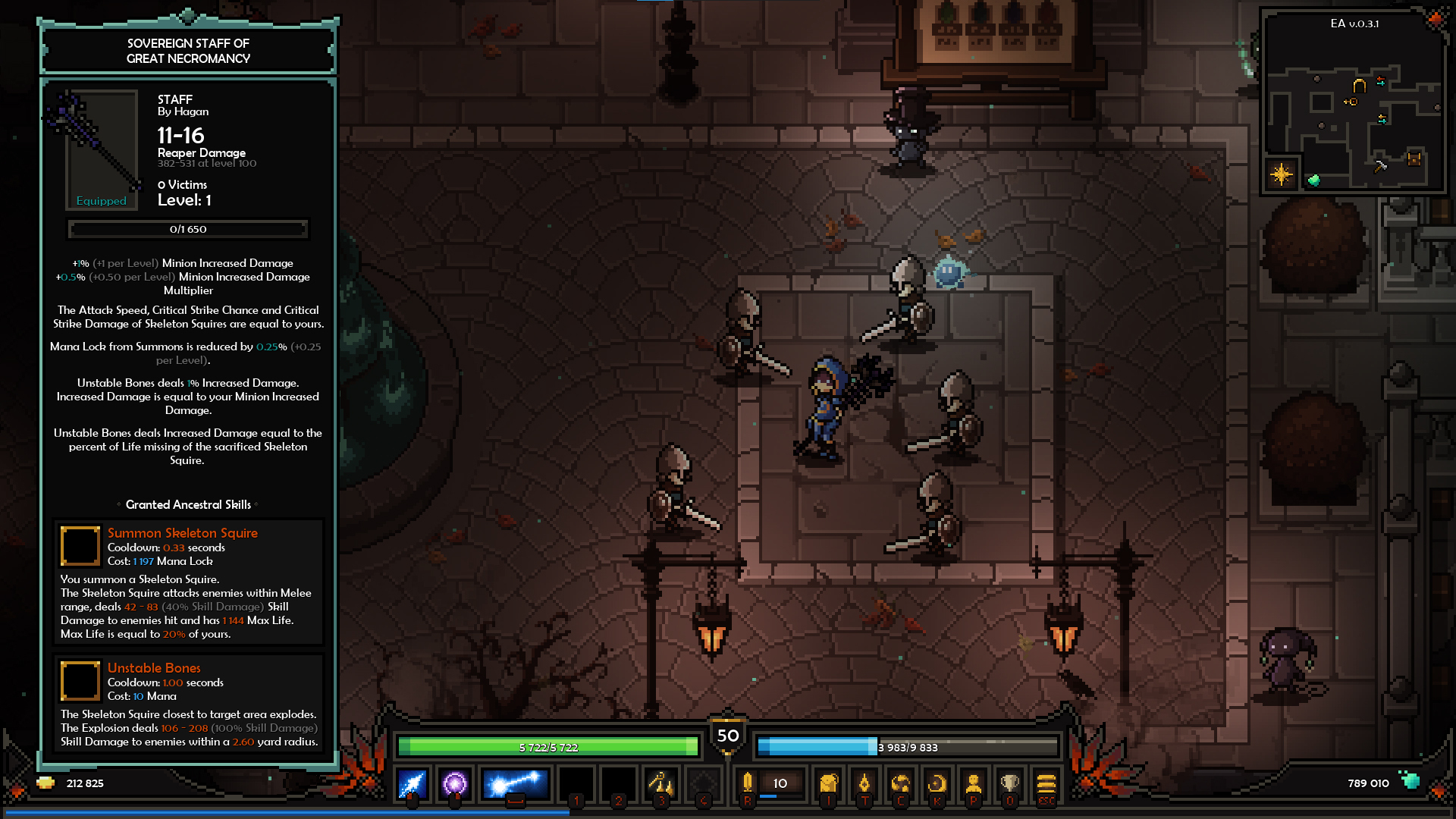Open the moon skills icon labeled K
The height and width of the screenshot is (819, 1456).
937,786
